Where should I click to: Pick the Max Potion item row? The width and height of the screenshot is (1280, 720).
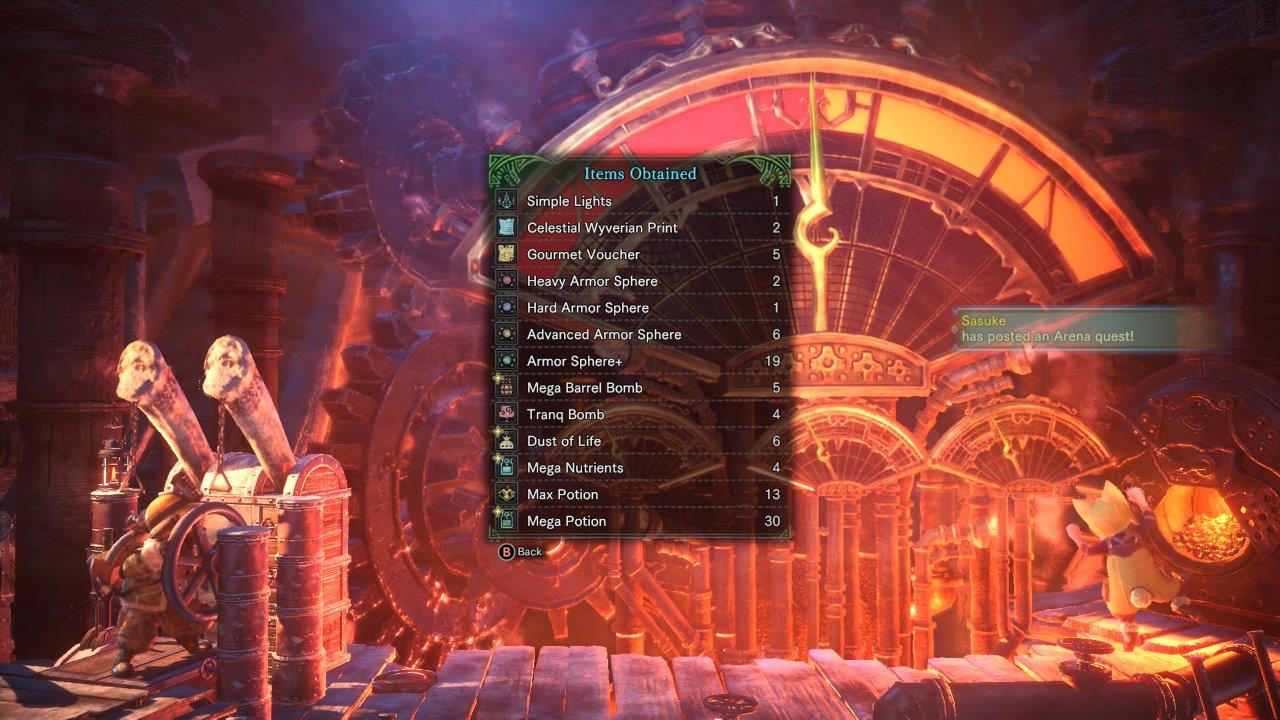pyautogui.click(x=639, y=494)
